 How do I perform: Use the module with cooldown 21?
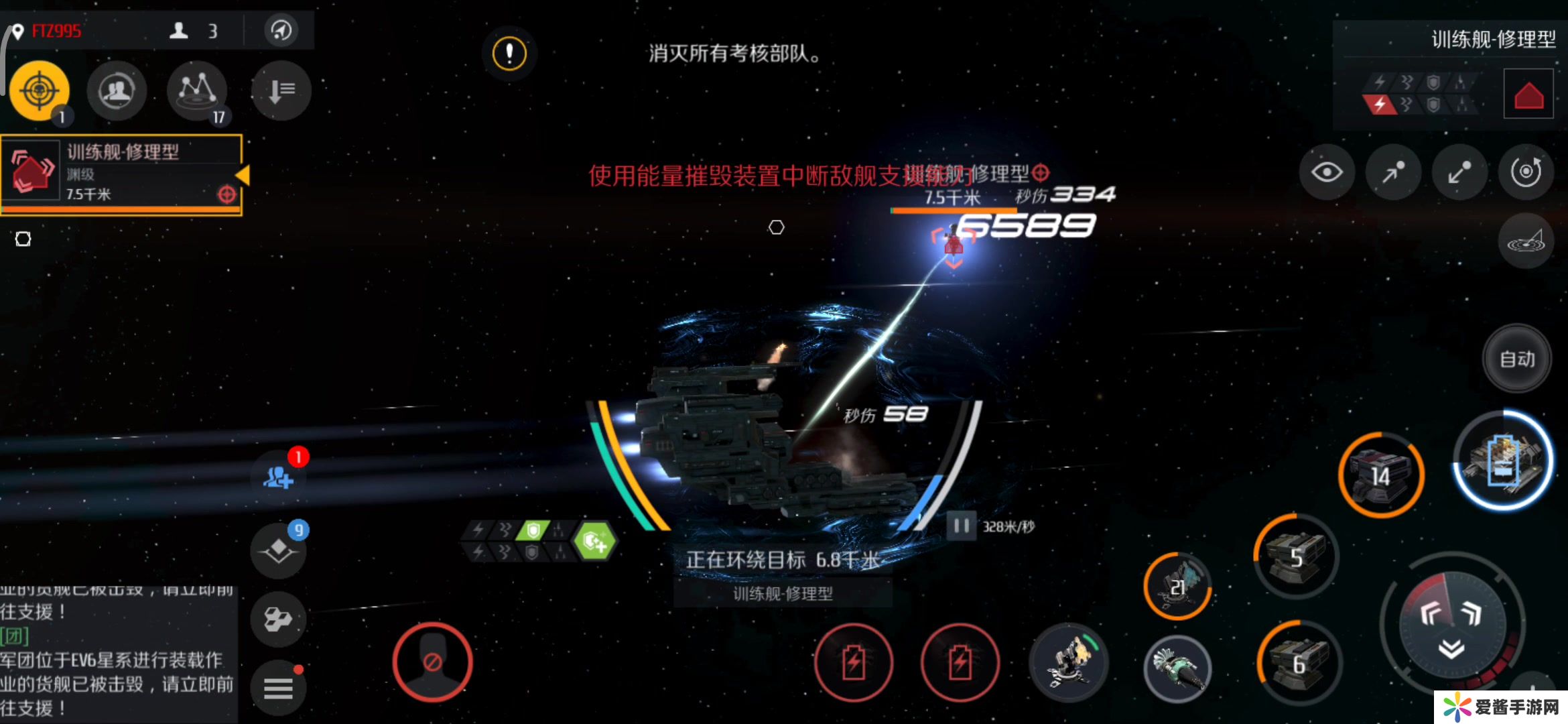(x=1177, y=586)
